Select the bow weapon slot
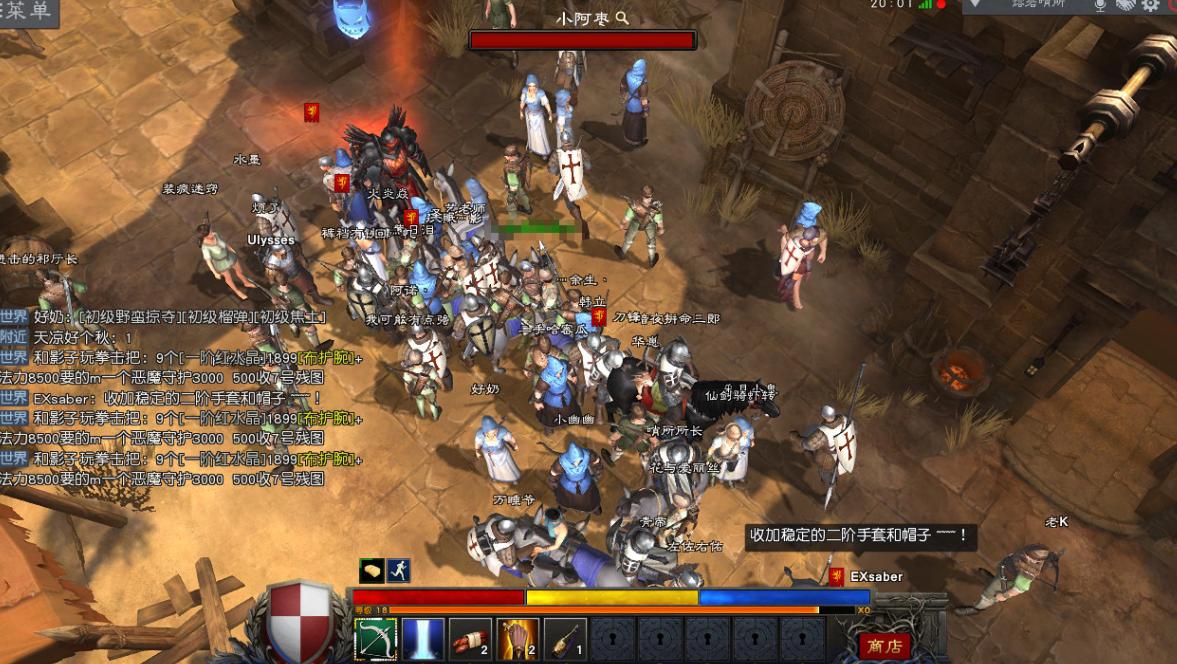 (x=376, y=640)
